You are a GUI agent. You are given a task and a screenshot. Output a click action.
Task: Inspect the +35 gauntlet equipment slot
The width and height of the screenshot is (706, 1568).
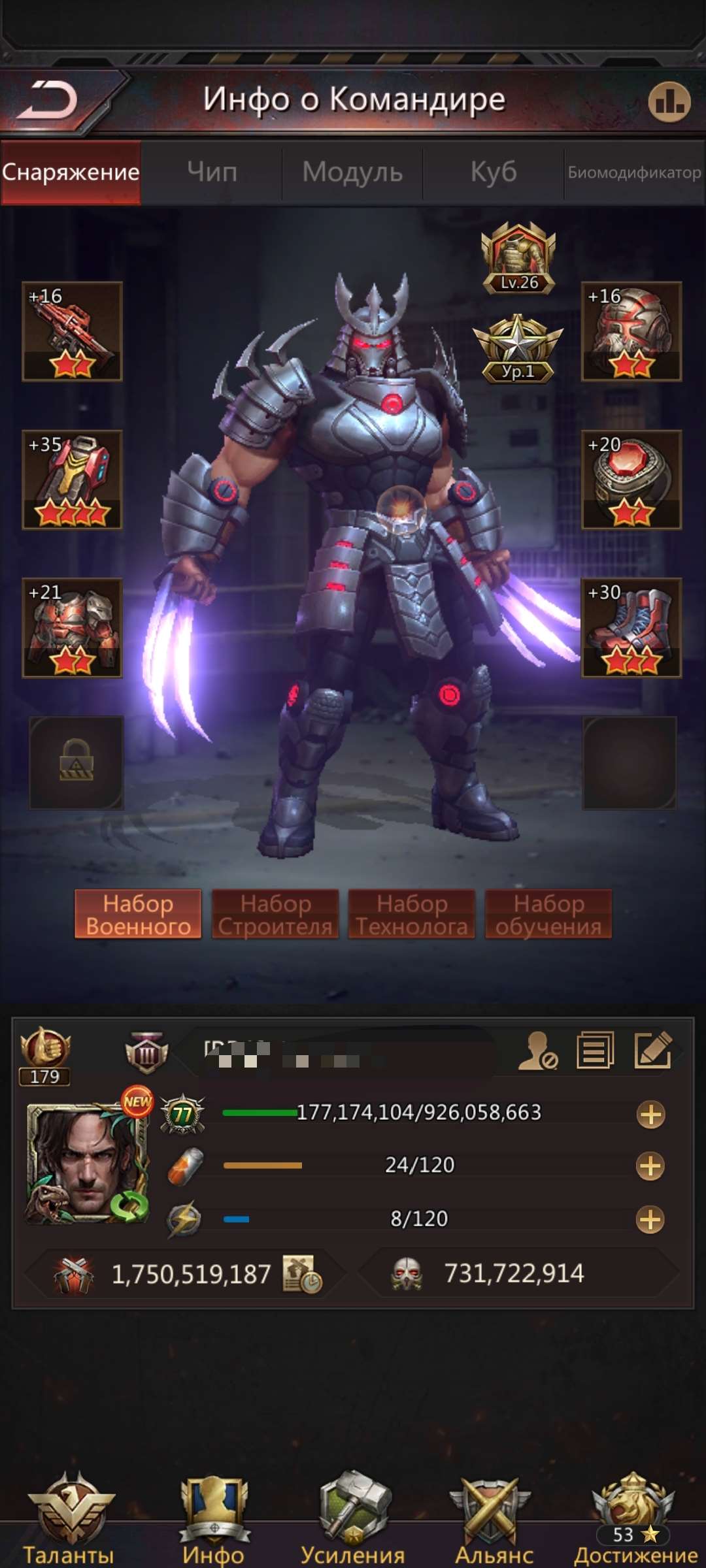click(x=72, y=480)
